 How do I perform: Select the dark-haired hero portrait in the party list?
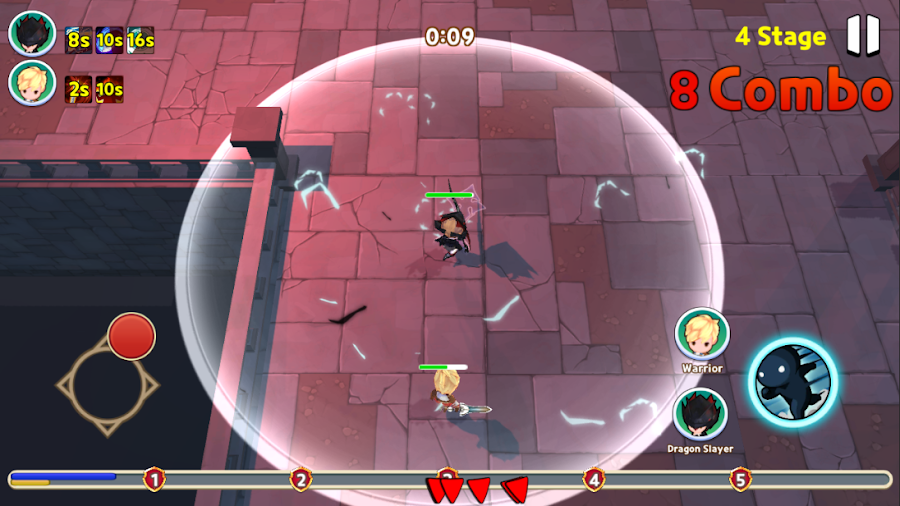click(x=32, y=33)
